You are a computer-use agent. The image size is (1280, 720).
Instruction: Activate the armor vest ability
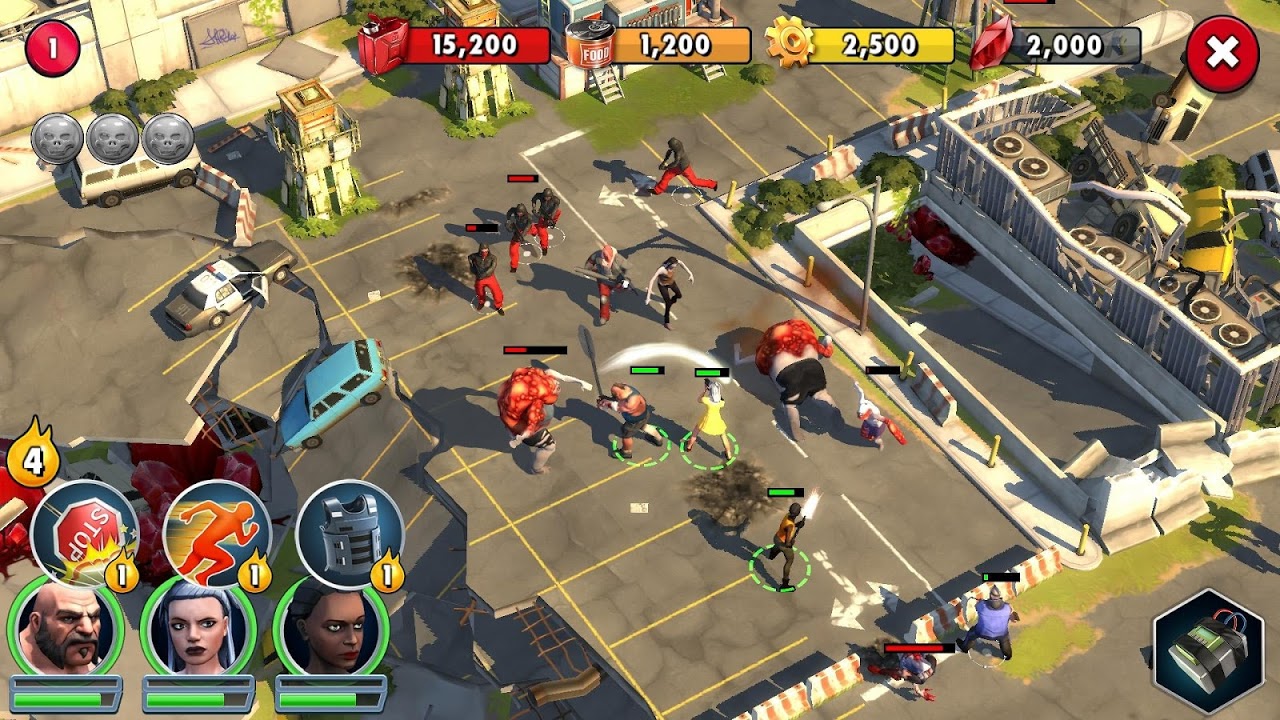349,533
